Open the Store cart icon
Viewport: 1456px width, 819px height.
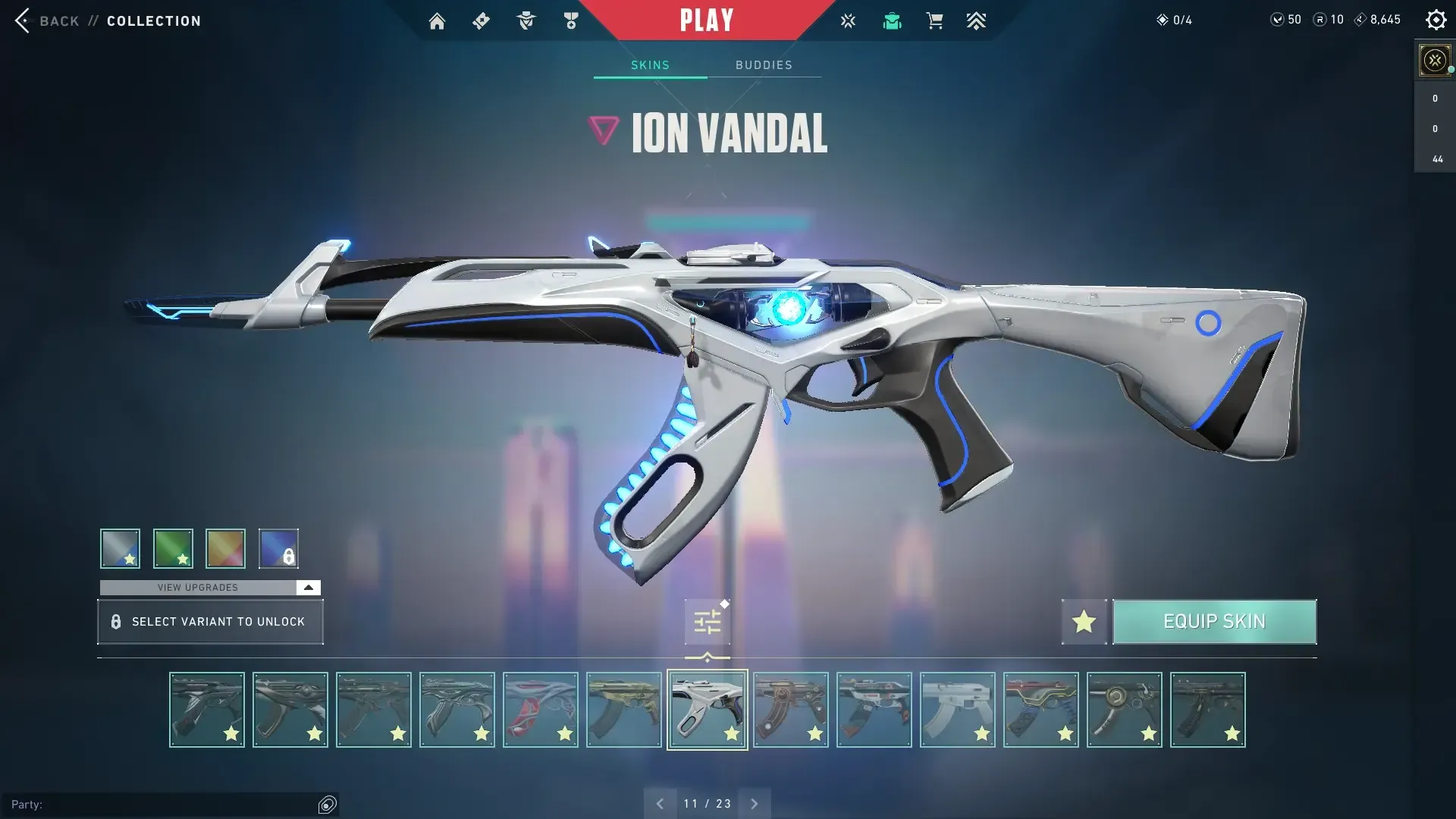pos(934,20)
